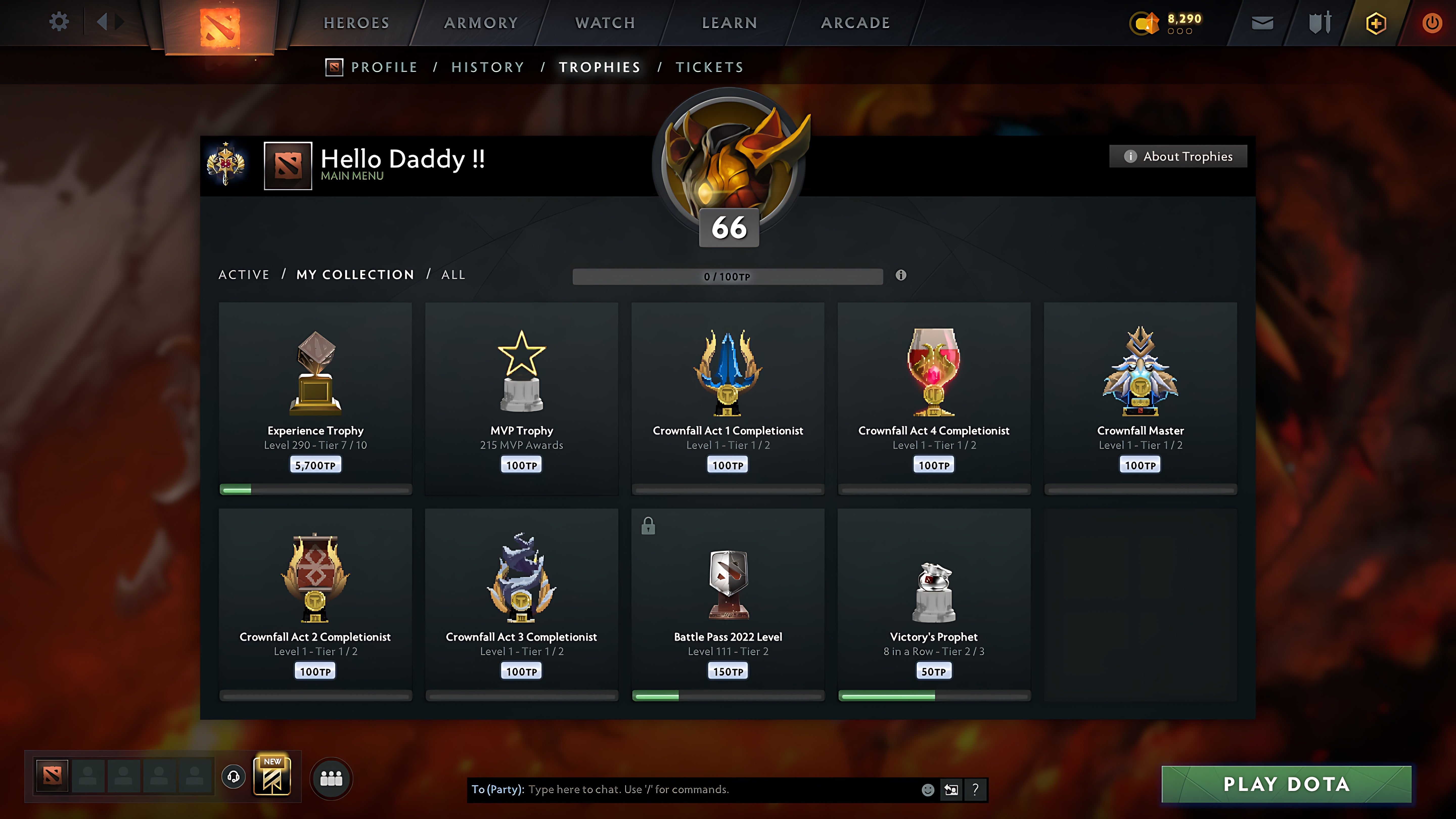The image size is (1456, 819).
Task: Open the armory loadout icon in top-right
Action: tap(1319, 22)
